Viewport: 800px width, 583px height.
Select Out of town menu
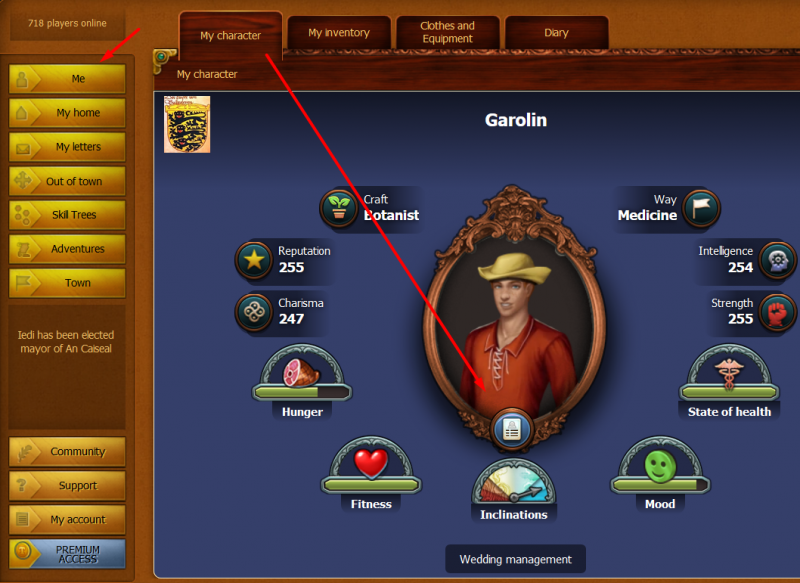(68, 181)
